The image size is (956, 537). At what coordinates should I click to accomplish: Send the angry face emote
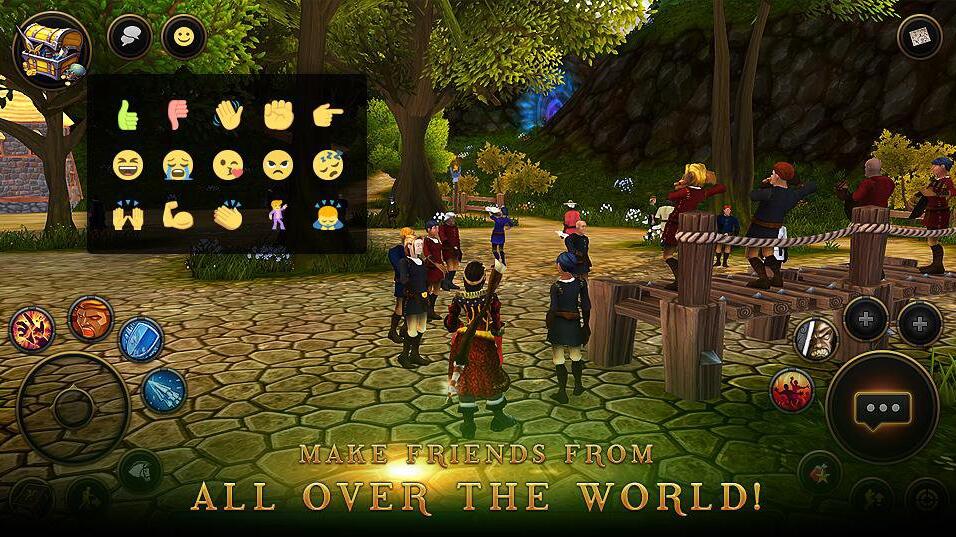point(278,165)
